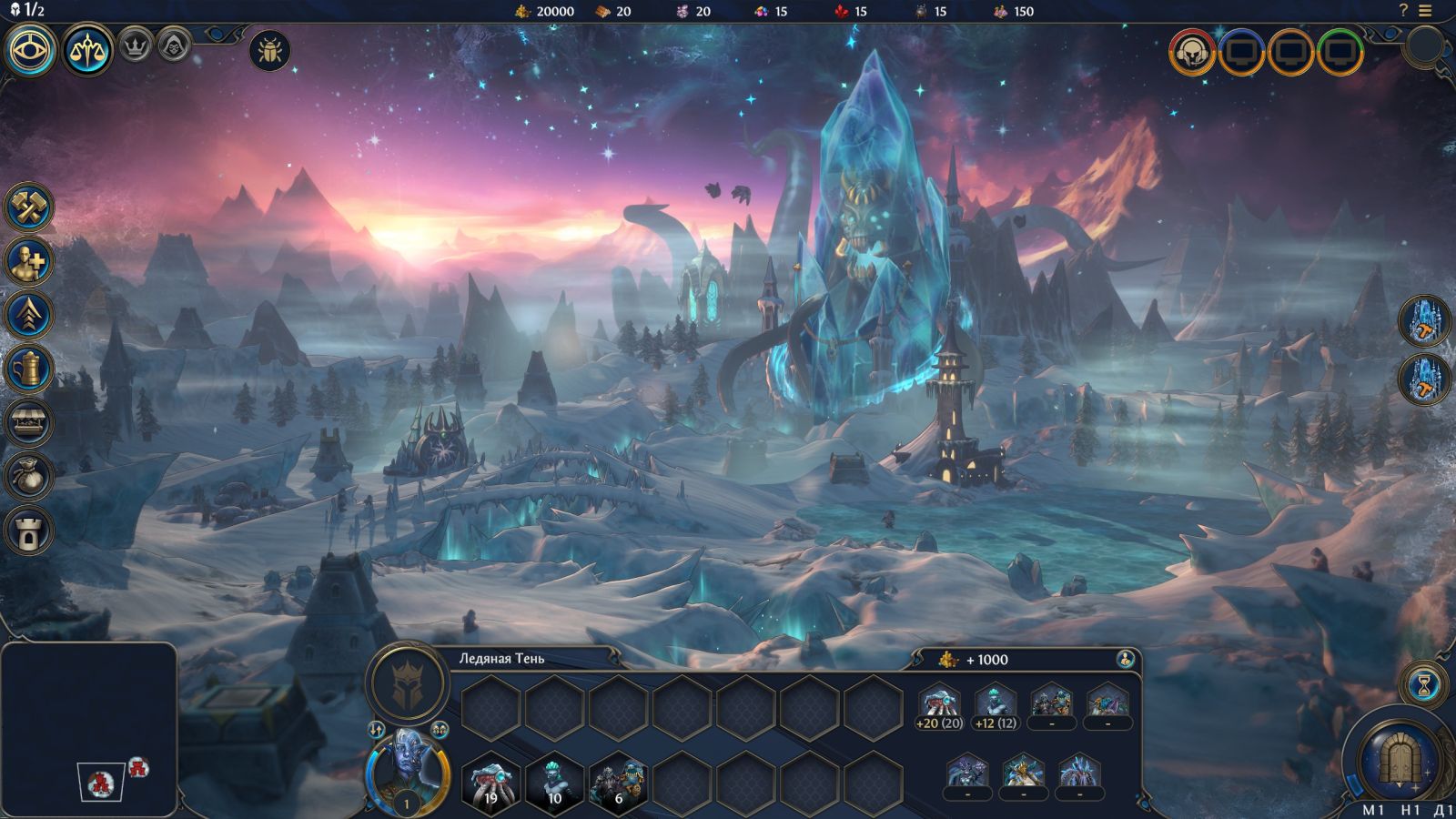Open the hamburger main menu
This screenshot has height=819, width=1456.
pyautogui.click(x=1425, y=11)
